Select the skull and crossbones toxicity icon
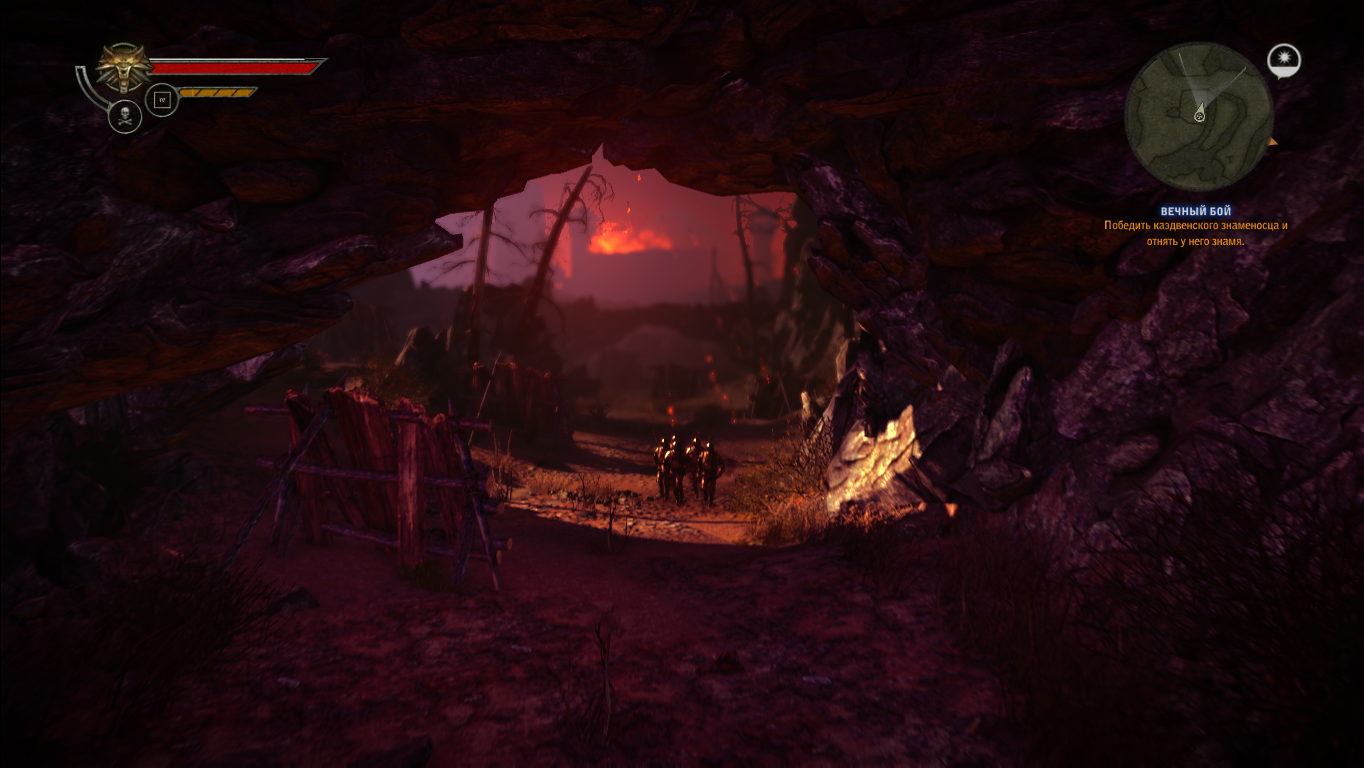The width and height of the screenshot is (1364, 768). 125,117
